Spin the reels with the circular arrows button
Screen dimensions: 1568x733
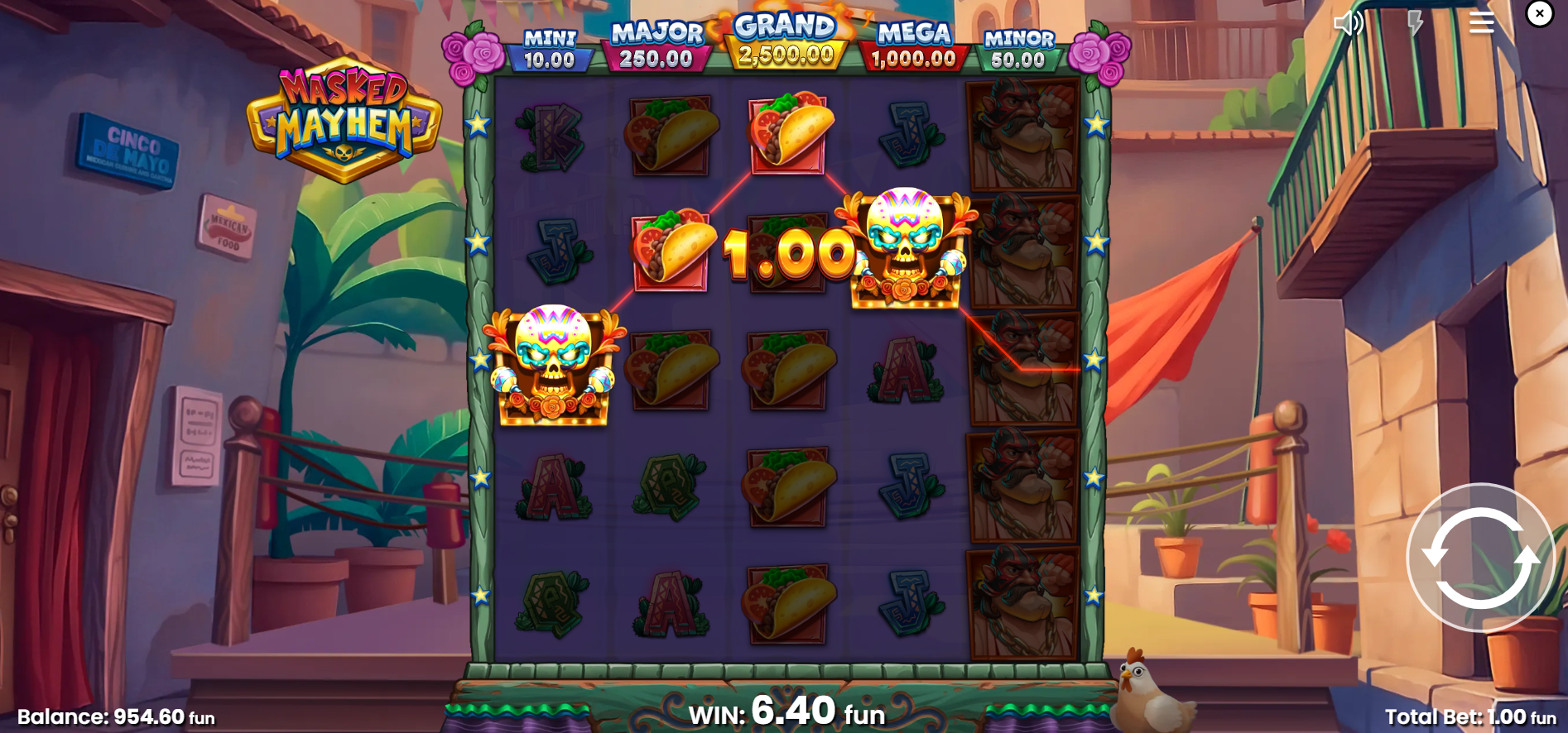point(1480,558)
